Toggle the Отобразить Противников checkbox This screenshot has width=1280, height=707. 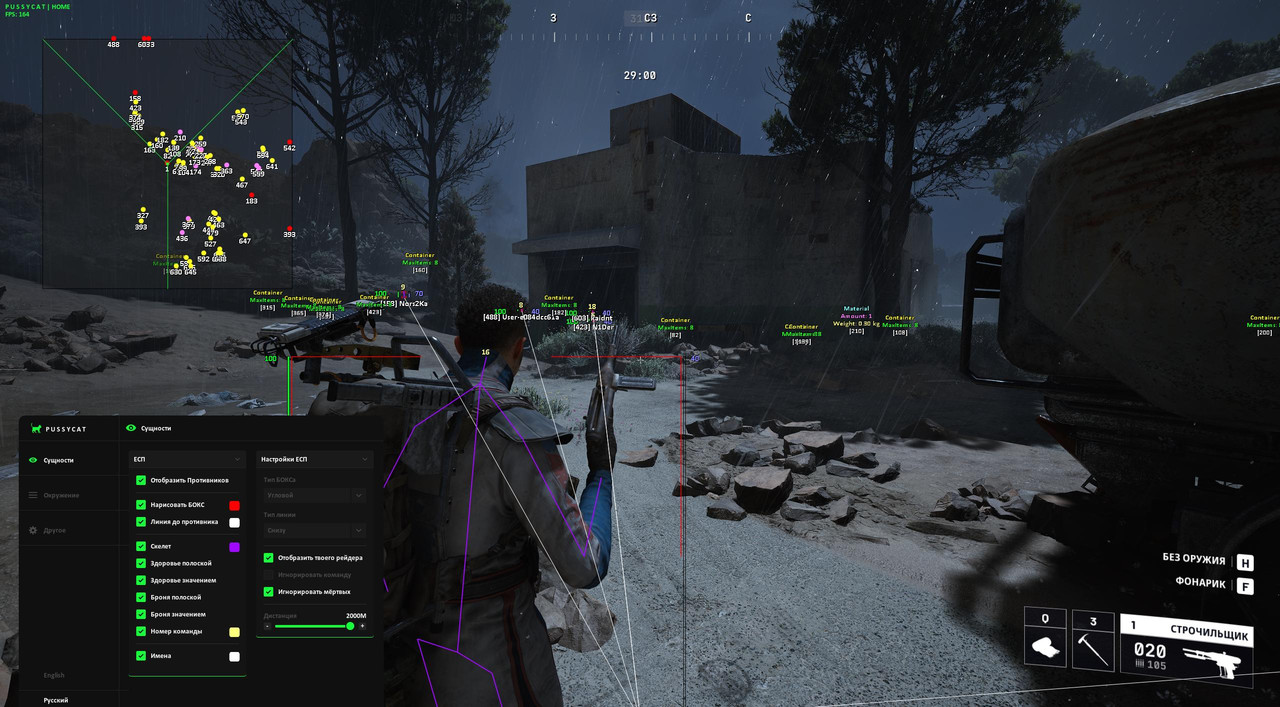click(141, 480)
